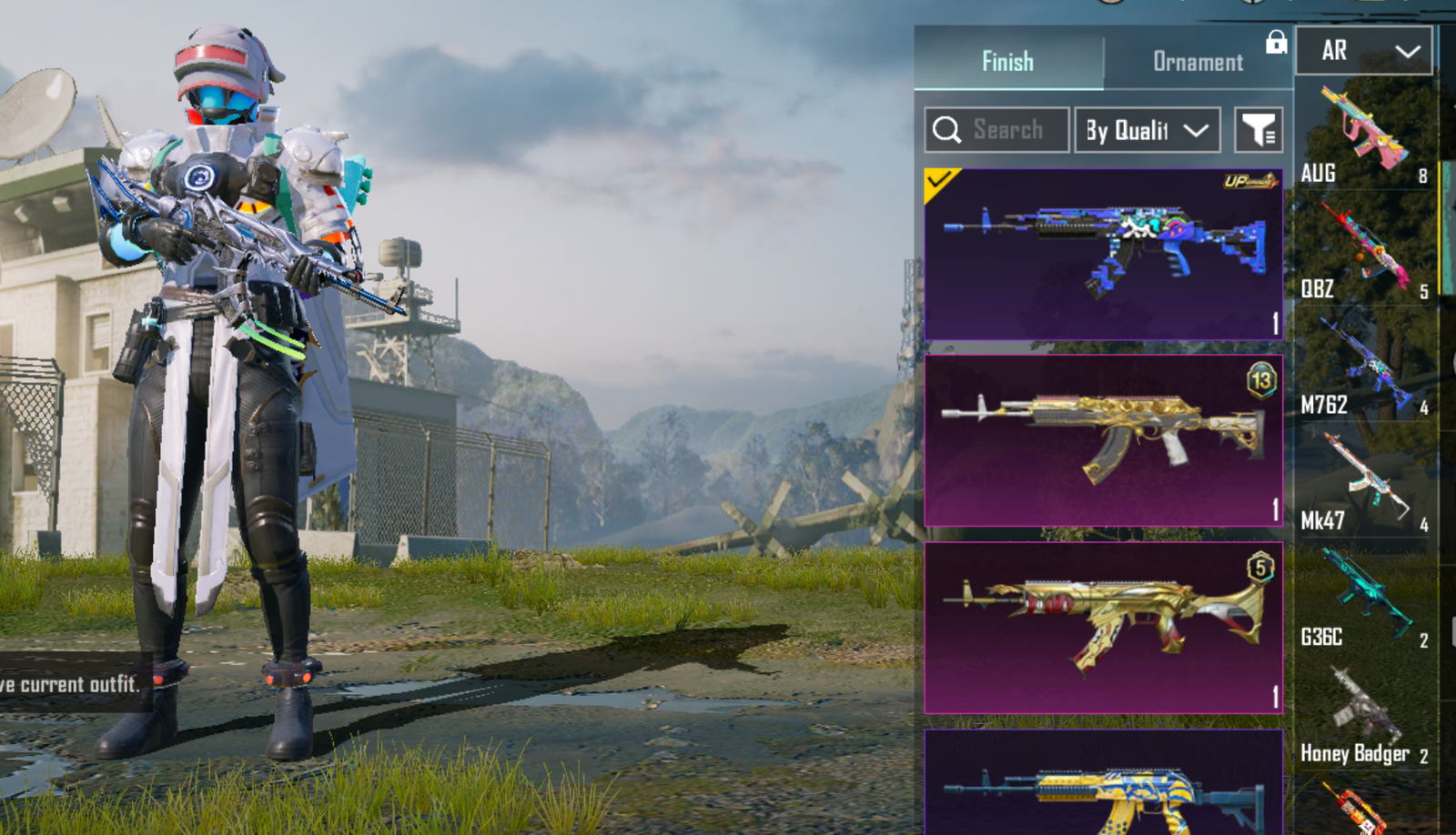Screen dimensions: 1456x835
Task: Click the search magnifier icon
Action: click(947, 129)
